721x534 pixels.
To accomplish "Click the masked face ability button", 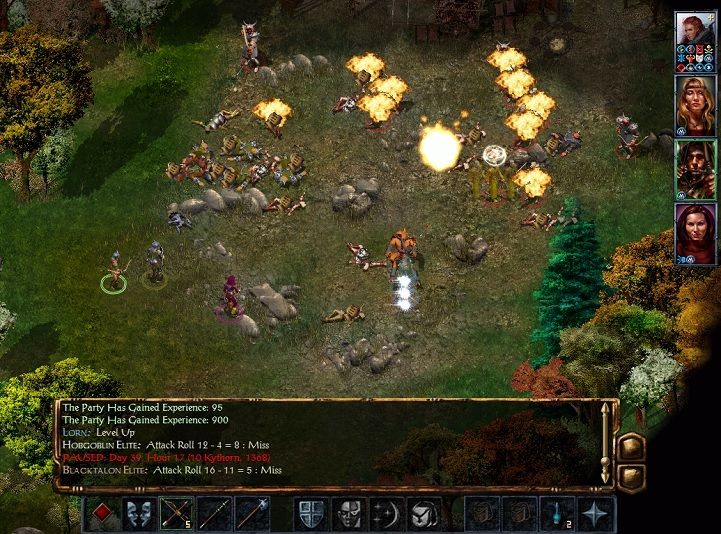I will coord(348,514).
